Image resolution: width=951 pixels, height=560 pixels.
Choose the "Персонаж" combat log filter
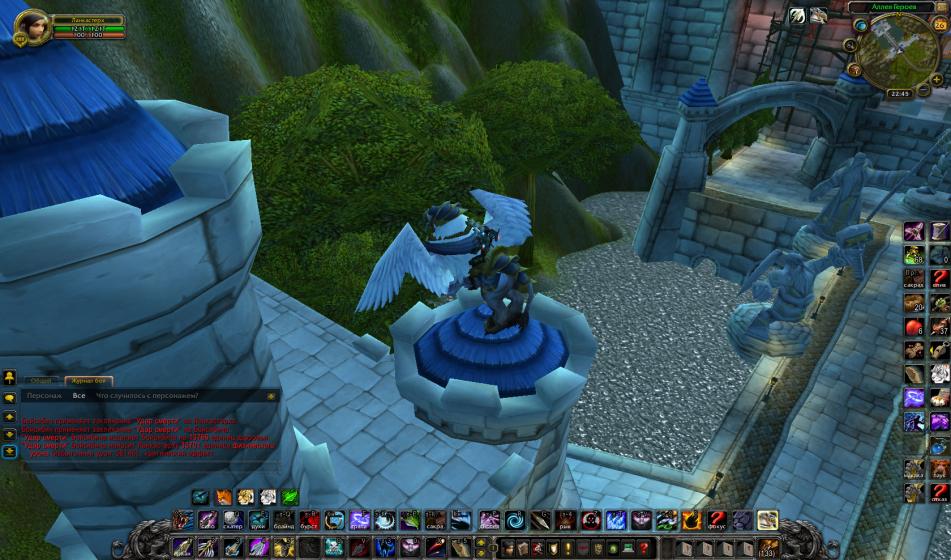click(44, 396)
